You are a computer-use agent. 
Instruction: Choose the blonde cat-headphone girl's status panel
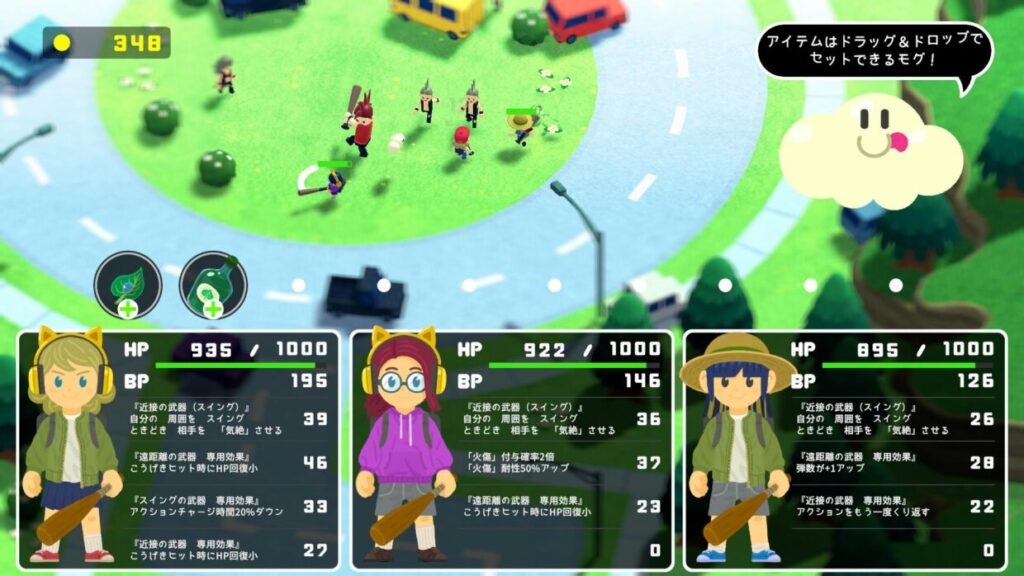pos(178,450)
